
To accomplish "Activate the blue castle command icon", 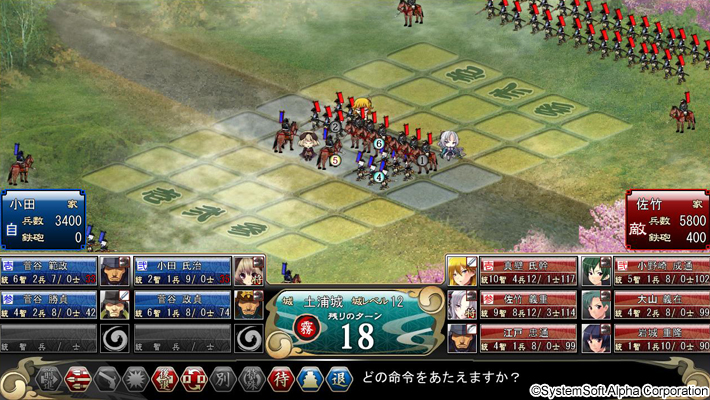I will tap(308, 380).
